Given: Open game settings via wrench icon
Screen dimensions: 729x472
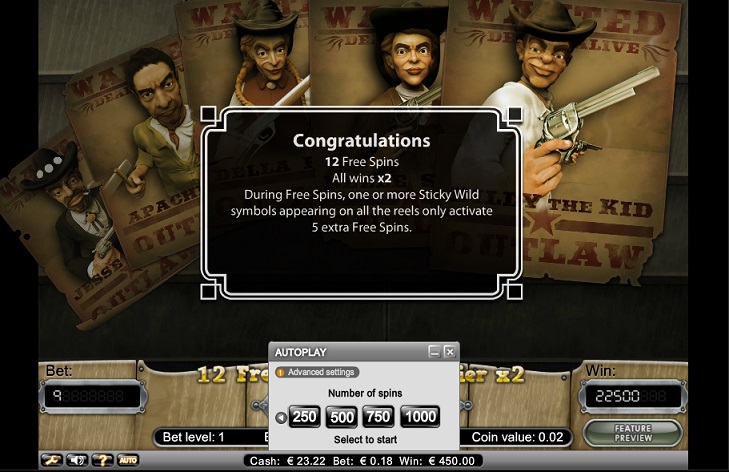Looking at the screenshot, I should (50, 460).
